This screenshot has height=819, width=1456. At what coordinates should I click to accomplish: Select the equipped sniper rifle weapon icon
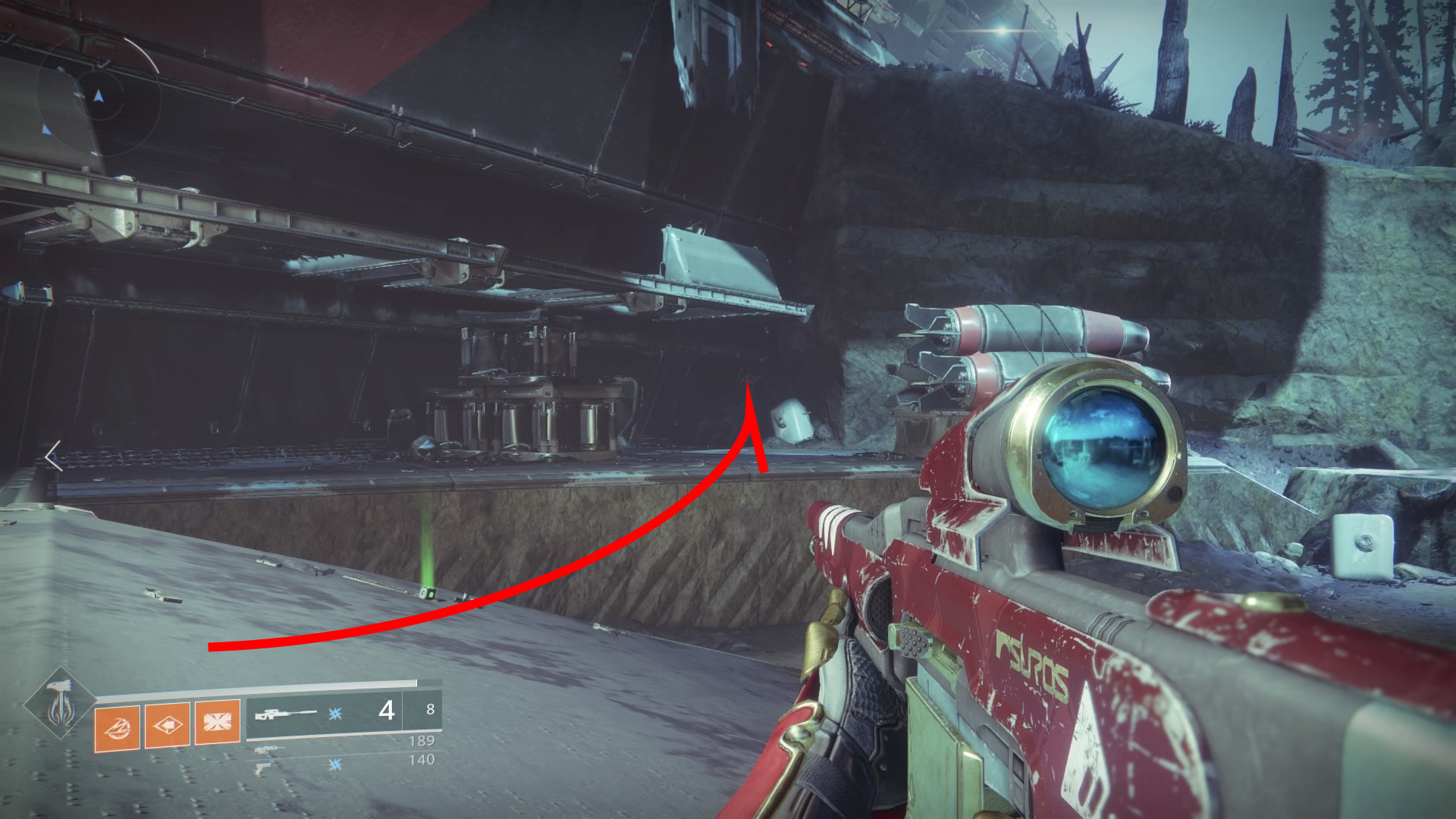click(x=285, y=714)
